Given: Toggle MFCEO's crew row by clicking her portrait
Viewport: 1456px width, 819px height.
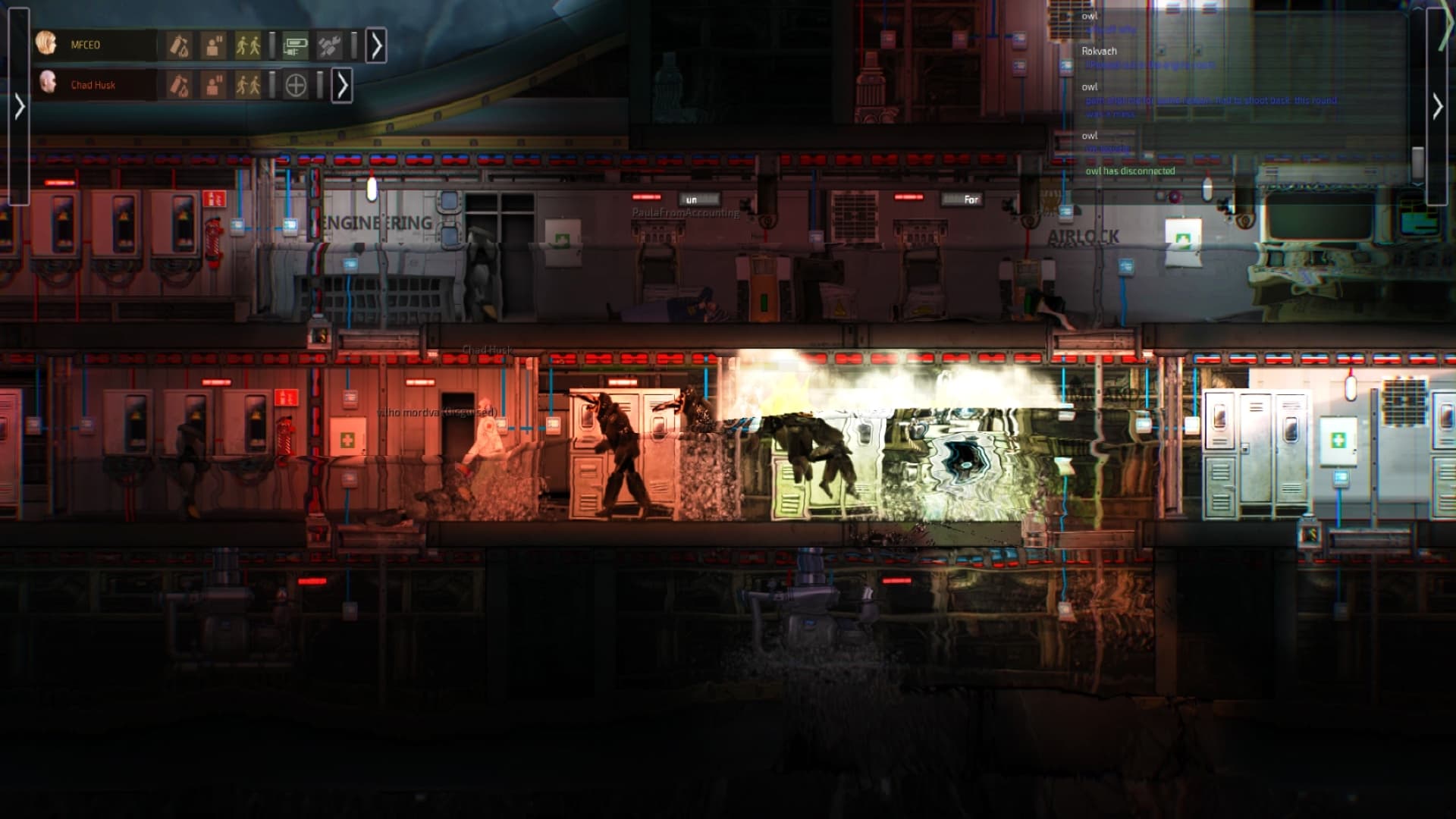Looking at the screenshot, I should pyautogui.click(x=47, y=44).
